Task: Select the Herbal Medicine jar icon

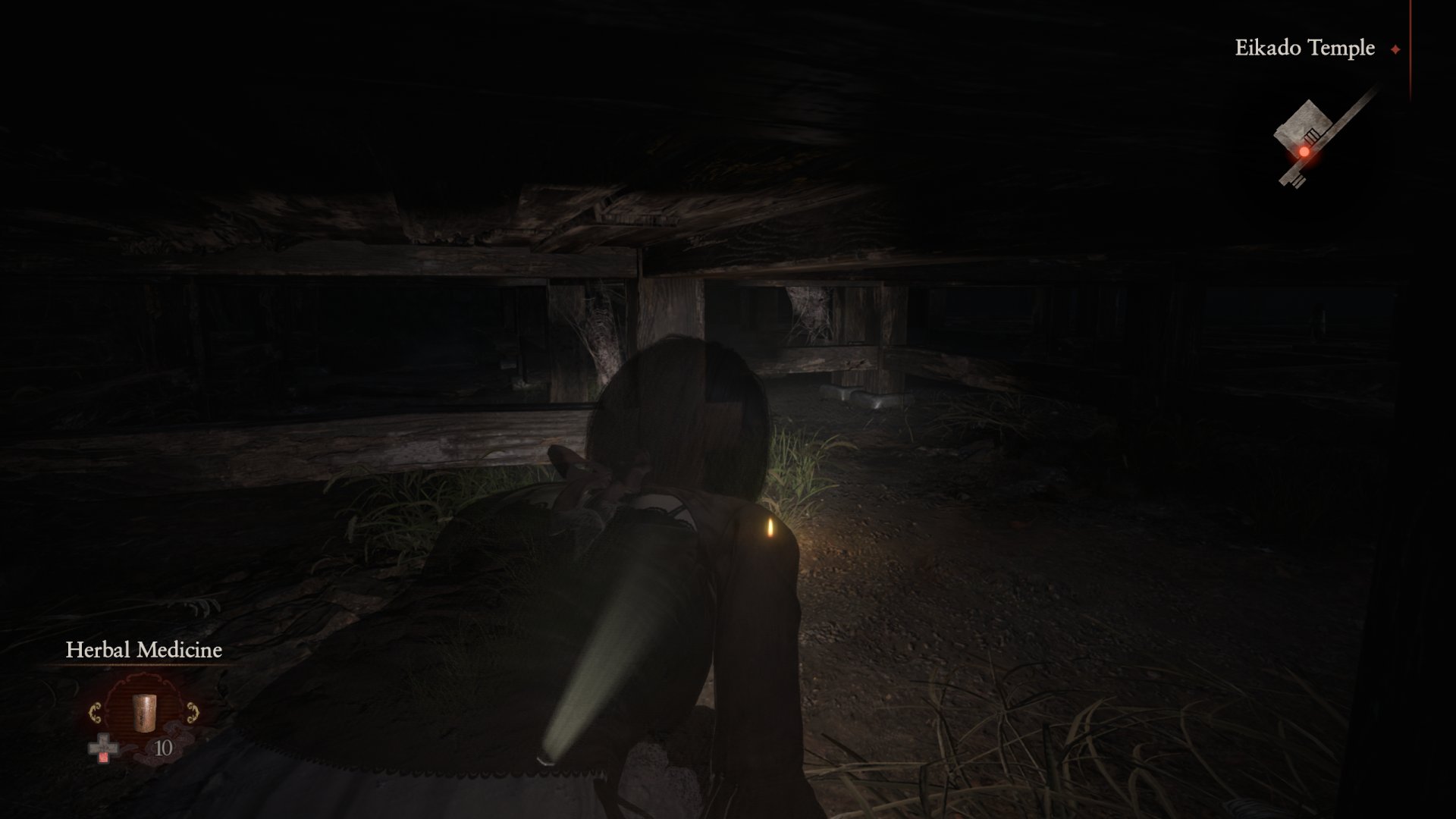Action: [144, 713]
